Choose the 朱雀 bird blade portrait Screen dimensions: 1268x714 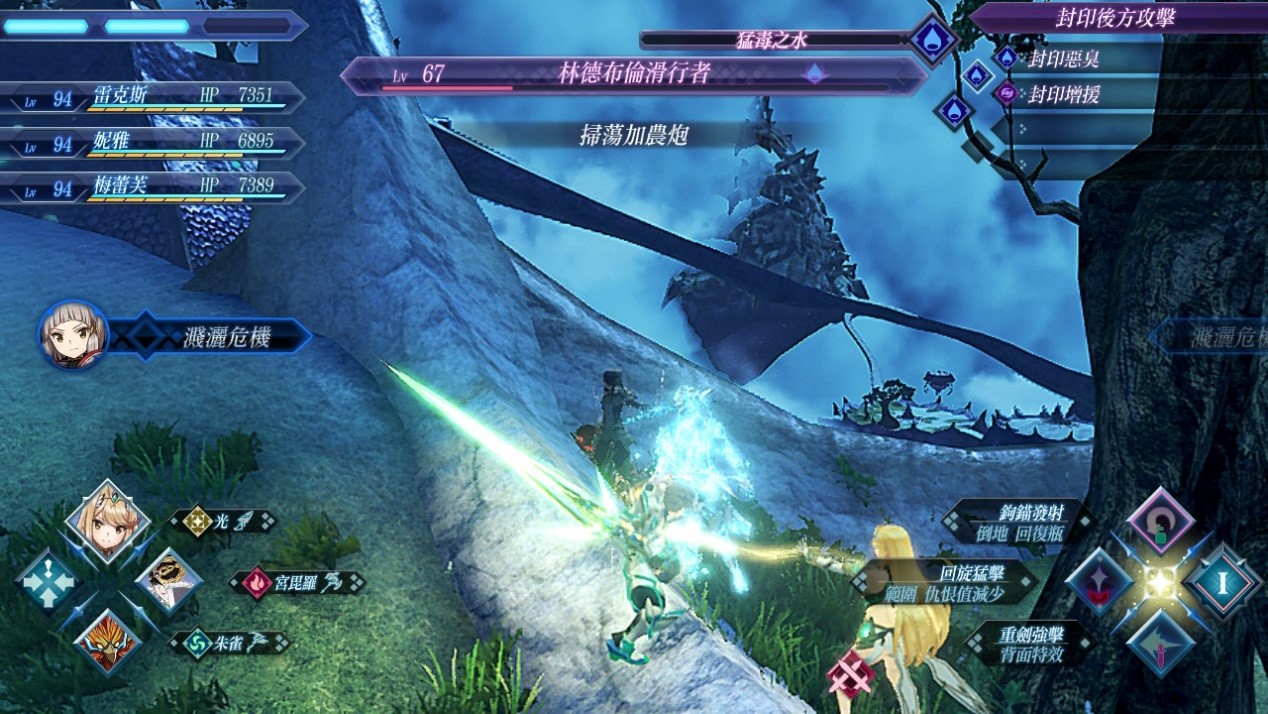[x=107, y=640]
